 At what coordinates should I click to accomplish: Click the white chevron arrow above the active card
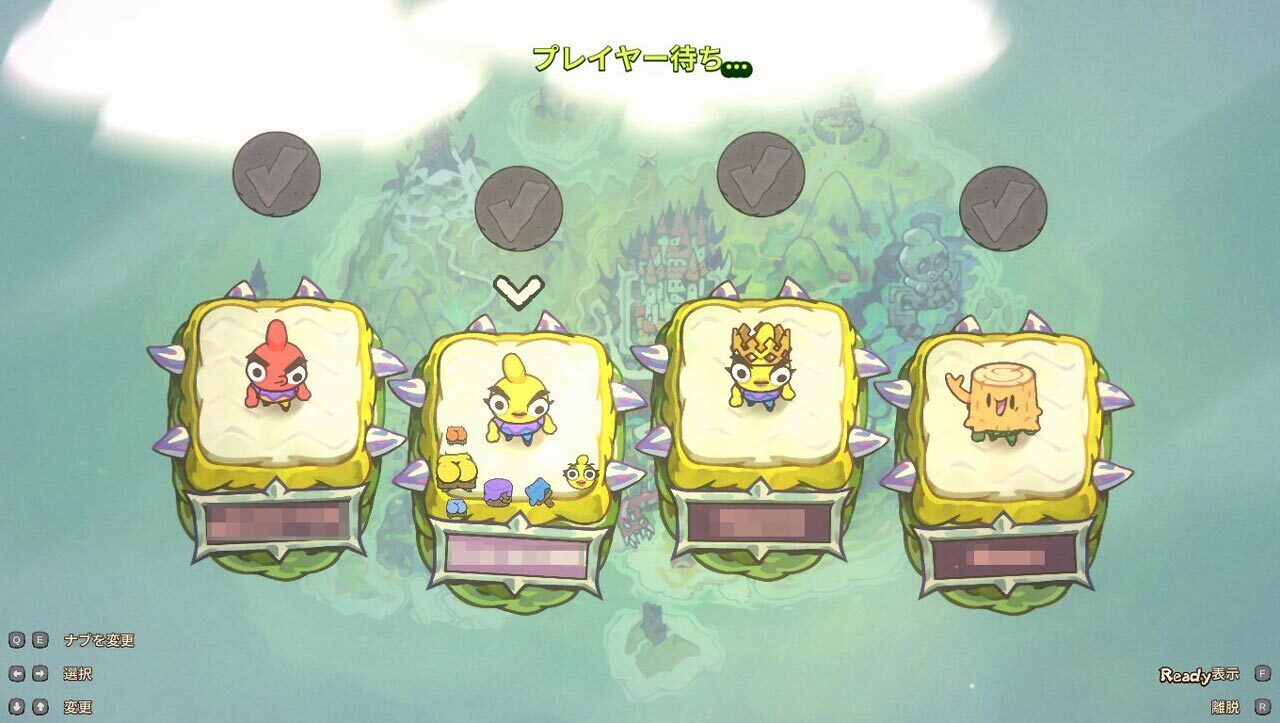(x=519, y=290)
